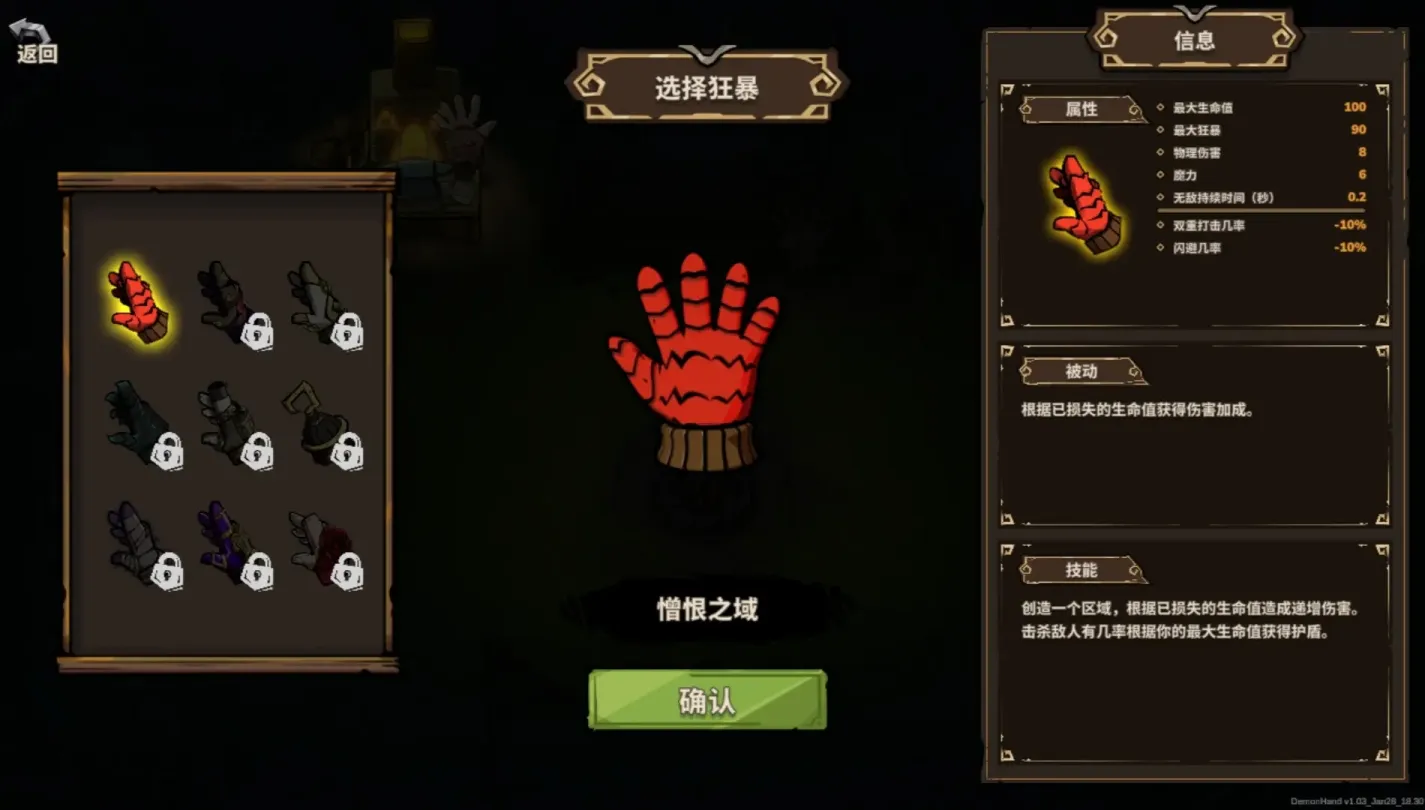Expand the 属性 section header
Viewport: 1425px width, 810px height.
coord(1083,110)
